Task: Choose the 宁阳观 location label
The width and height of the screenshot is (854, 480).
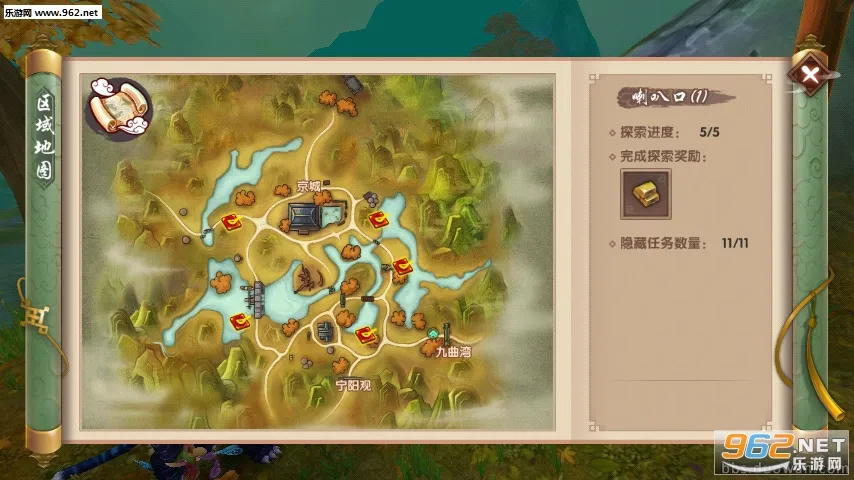Action: pyautogui.click(x=352, y=384)
